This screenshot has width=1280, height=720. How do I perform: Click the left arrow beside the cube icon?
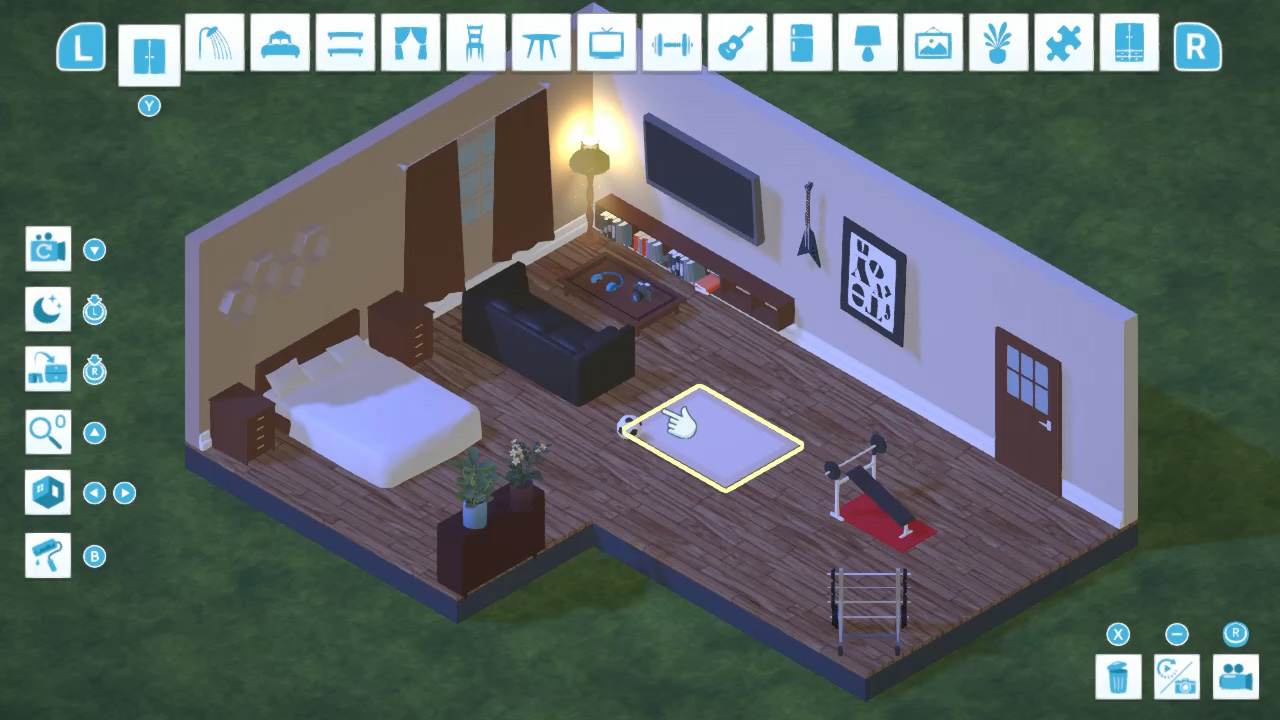point(95,493)
